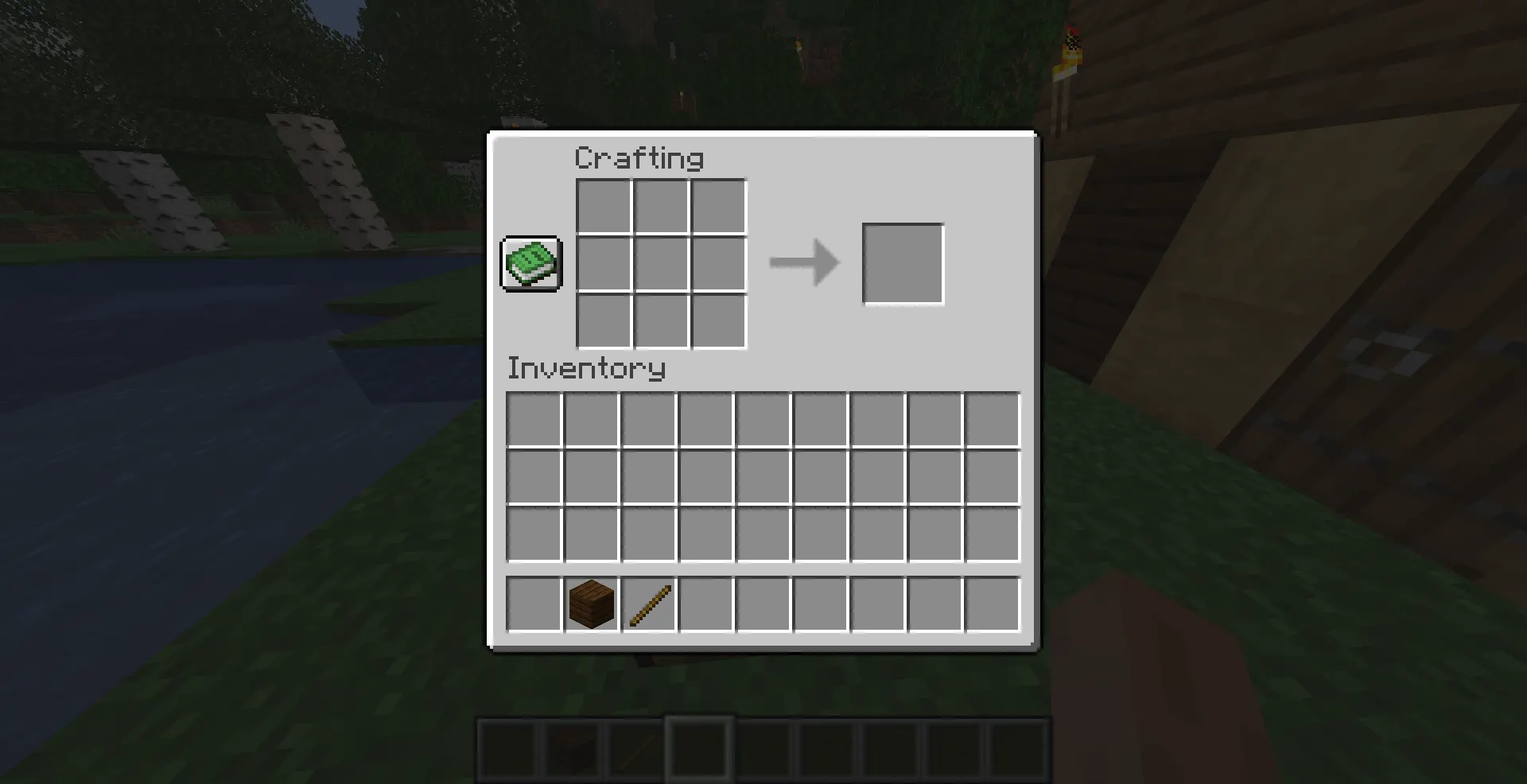Click the empty slot right of the stick
Screen dimensions: 1527x784
pos(705,603)
